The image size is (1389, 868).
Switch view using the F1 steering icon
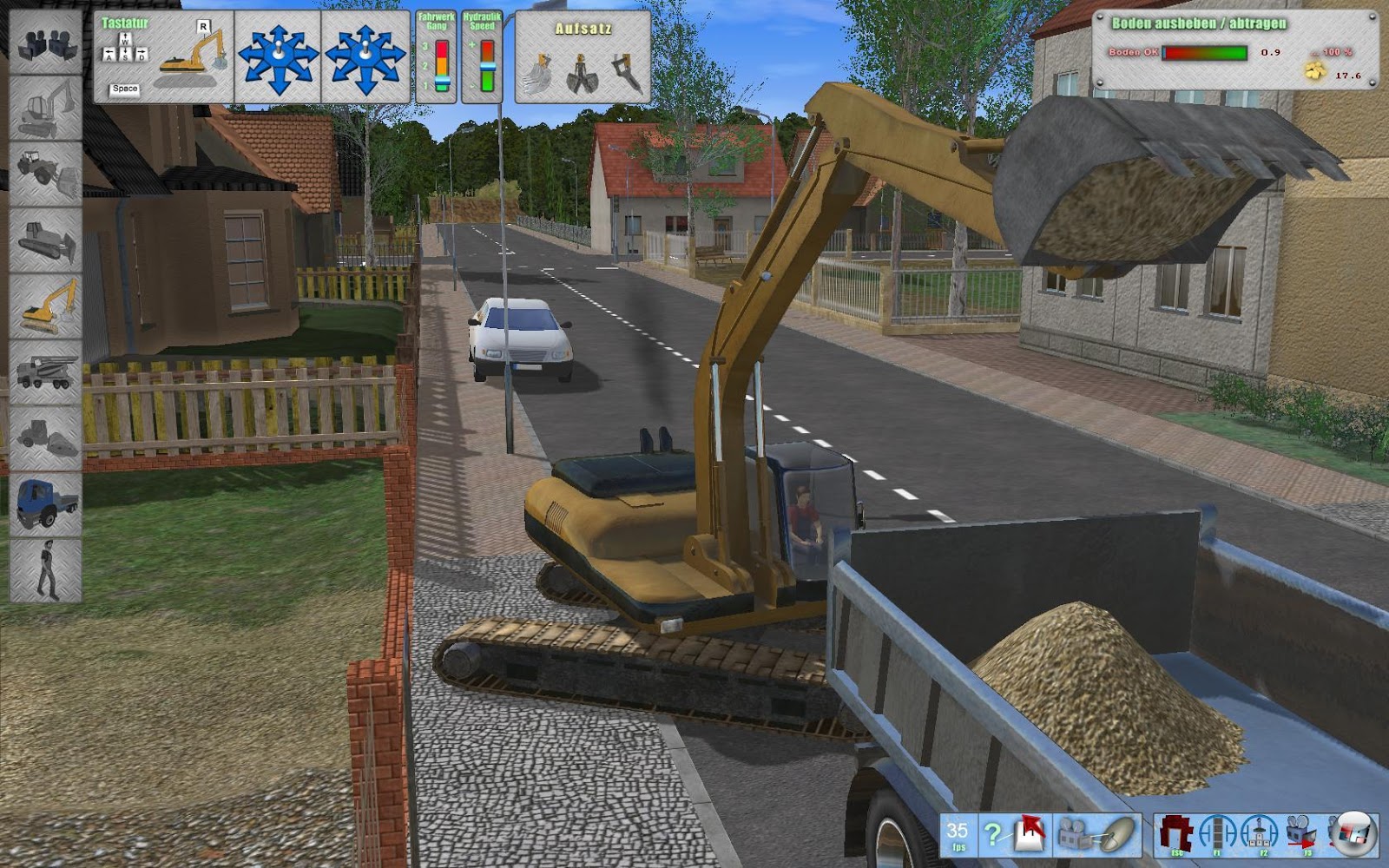[1217, 832]
